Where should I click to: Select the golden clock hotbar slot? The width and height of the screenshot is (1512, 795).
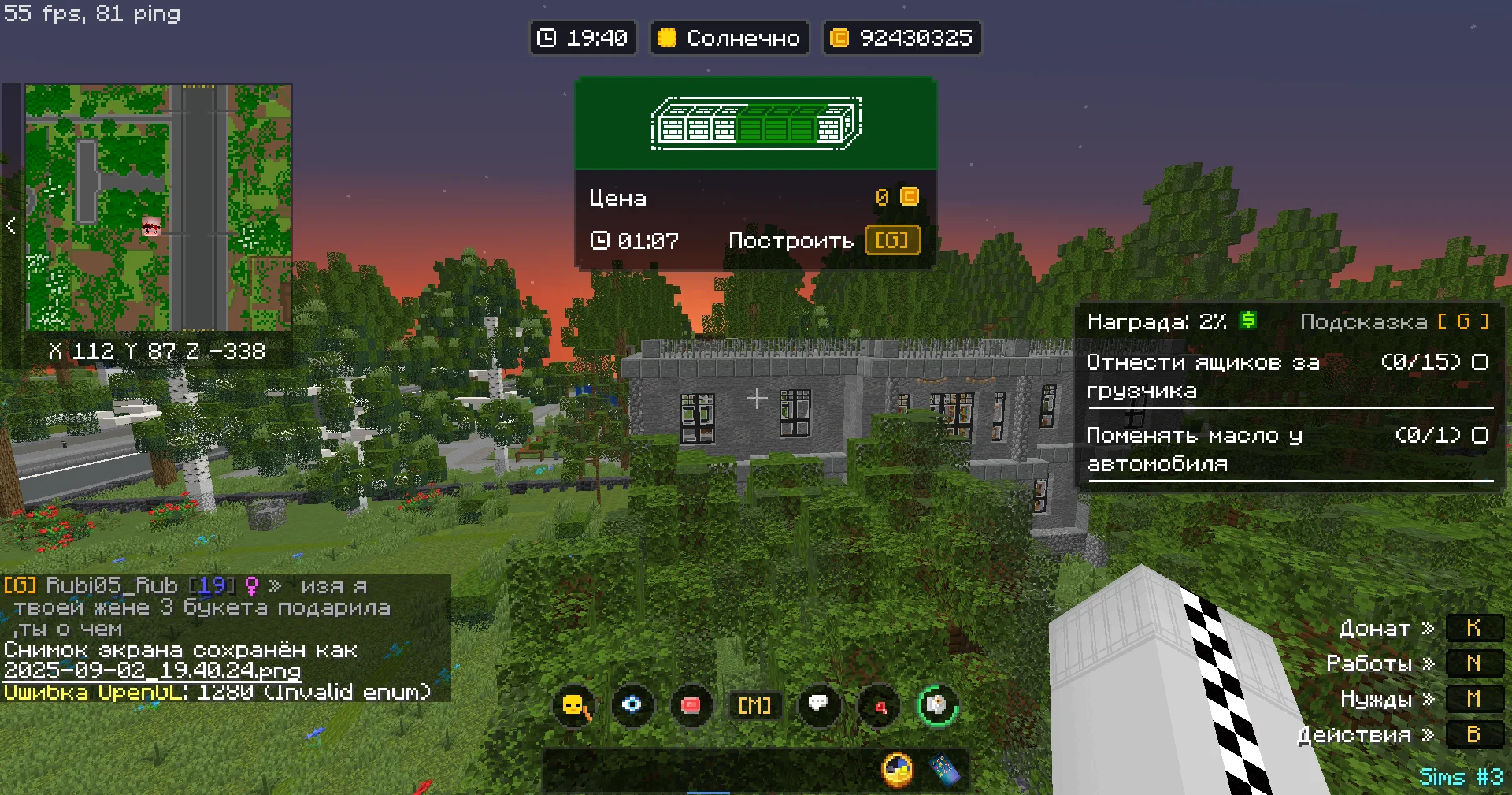tap(898, 770)
